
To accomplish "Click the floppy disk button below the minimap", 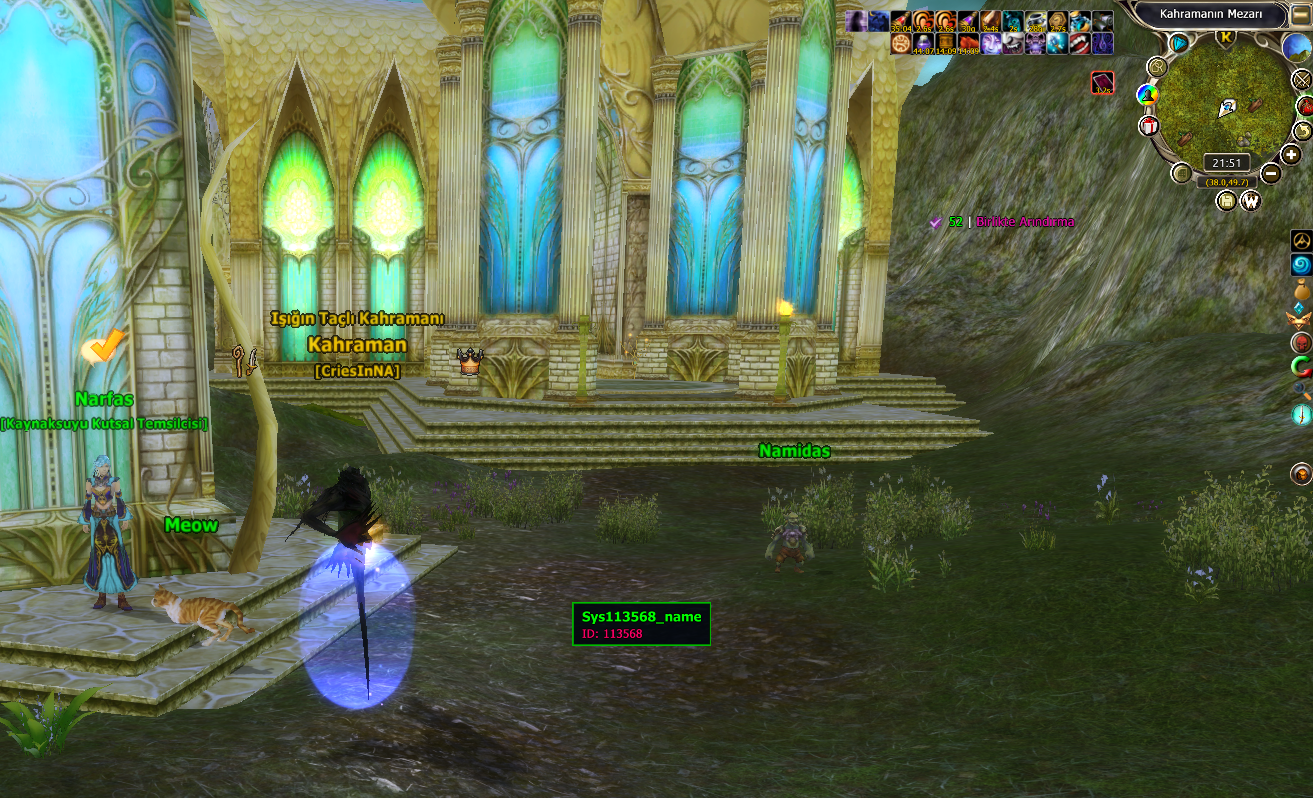I will [1227, 201].
